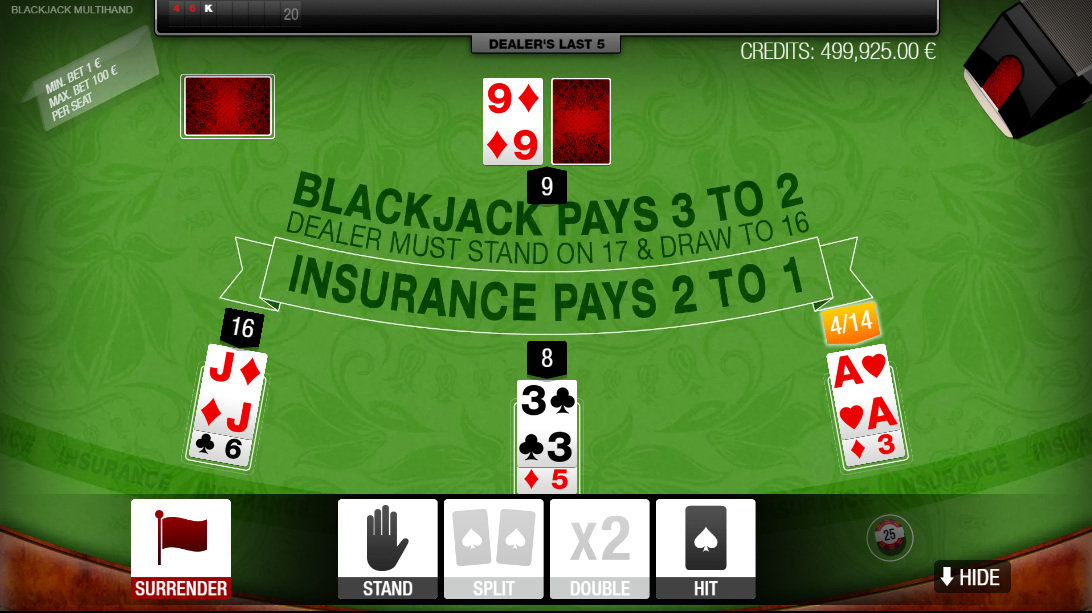Choose Stand for this hand
Screen dimensions: 1092x613
click(x=388, y=548)
